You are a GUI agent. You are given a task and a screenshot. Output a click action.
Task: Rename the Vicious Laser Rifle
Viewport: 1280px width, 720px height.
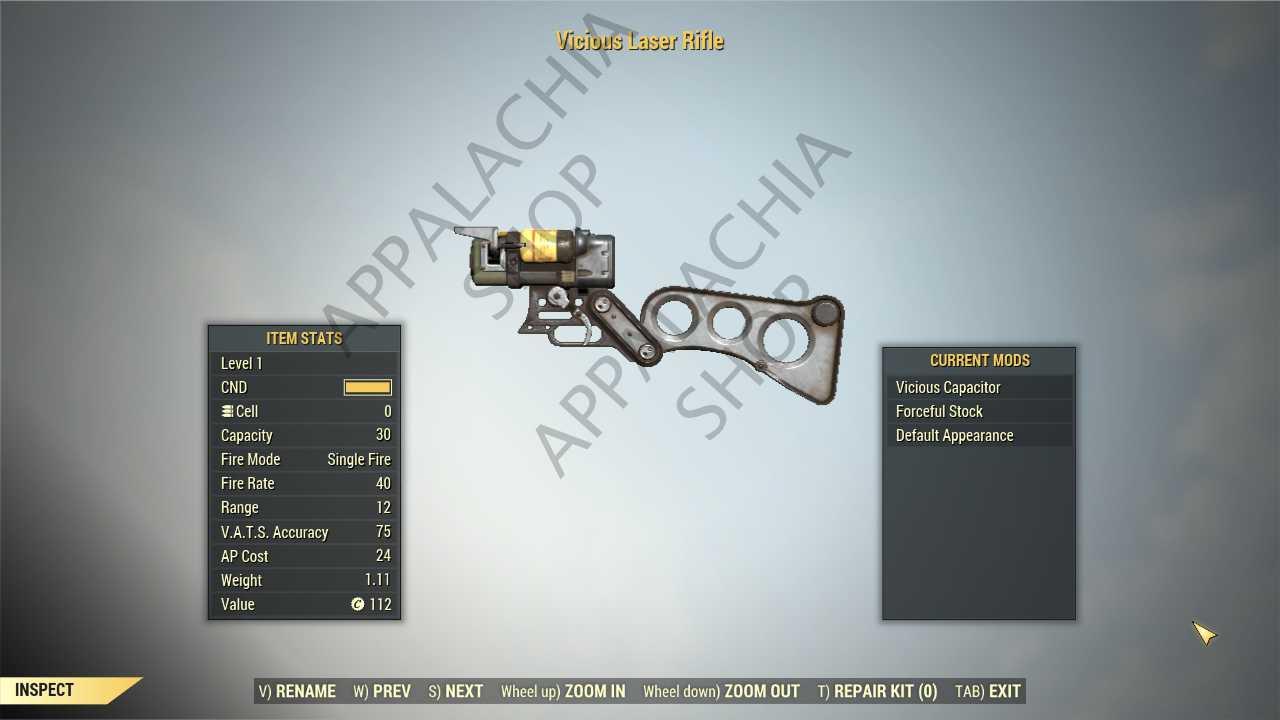[297, 691]
